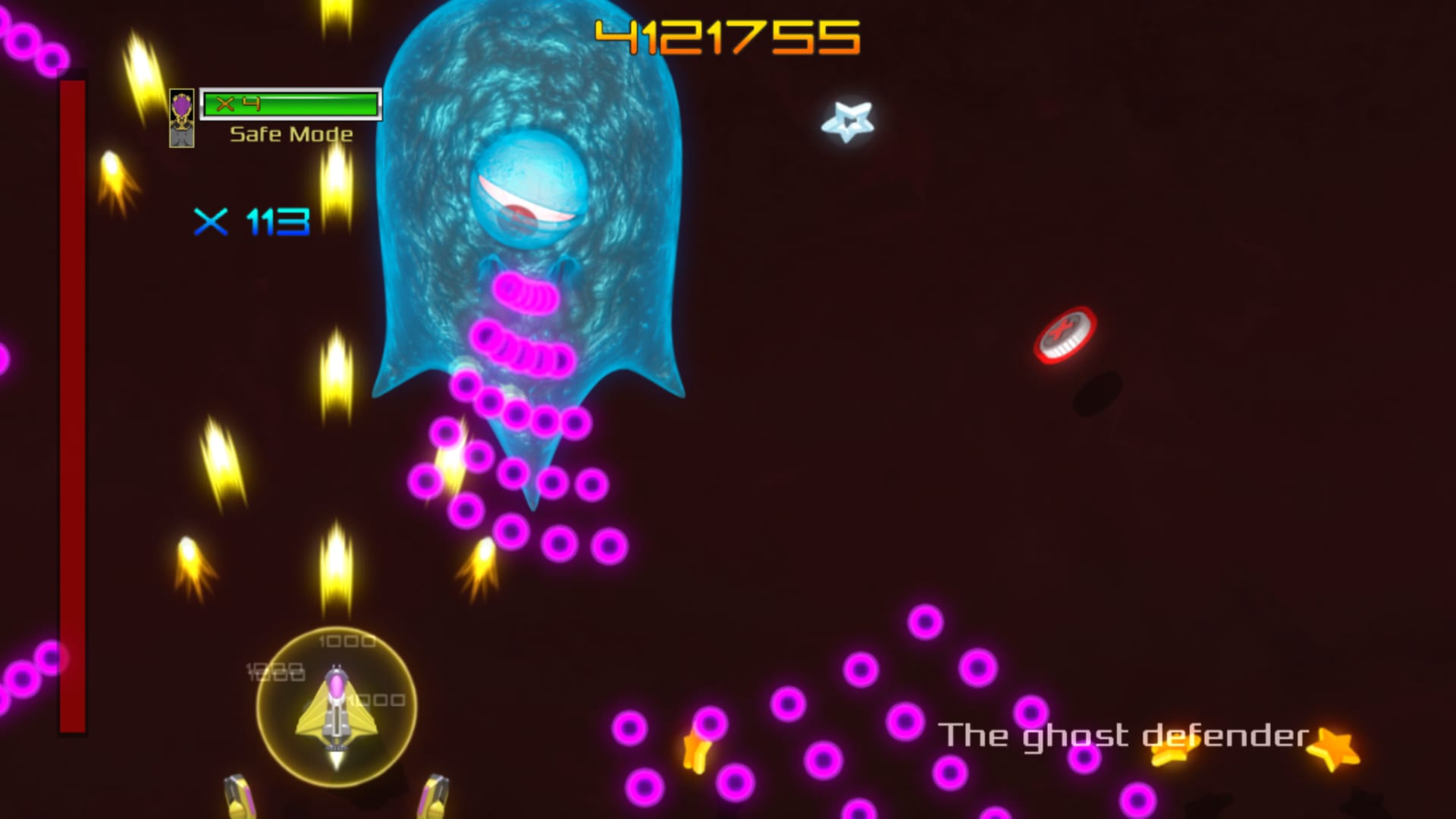Click the pilot portrait icon
This screenshot has height=819, width=1456.
click(181, 118)
